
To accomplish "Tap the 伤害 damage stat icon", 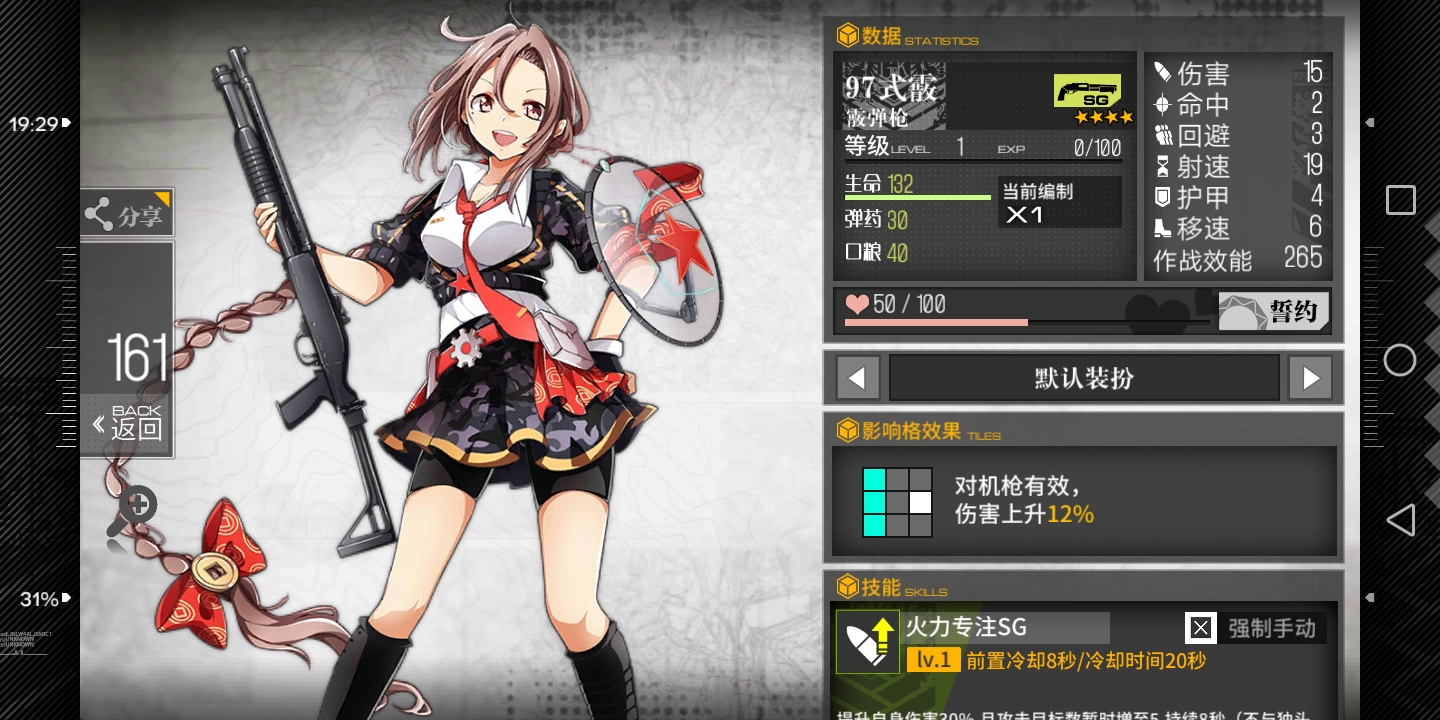I will 1162,72.
